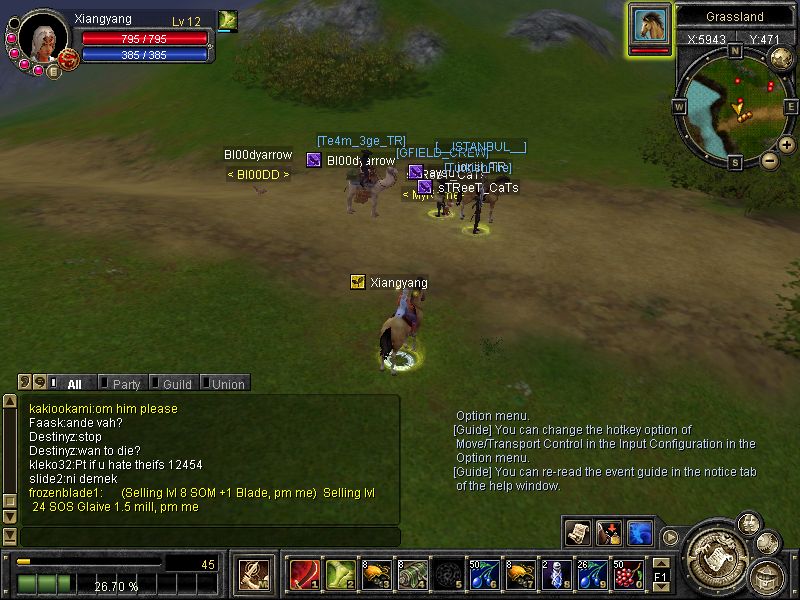800x600 pixels.
Task: Switch to the Party chat tab
Action: click(124, 383)
